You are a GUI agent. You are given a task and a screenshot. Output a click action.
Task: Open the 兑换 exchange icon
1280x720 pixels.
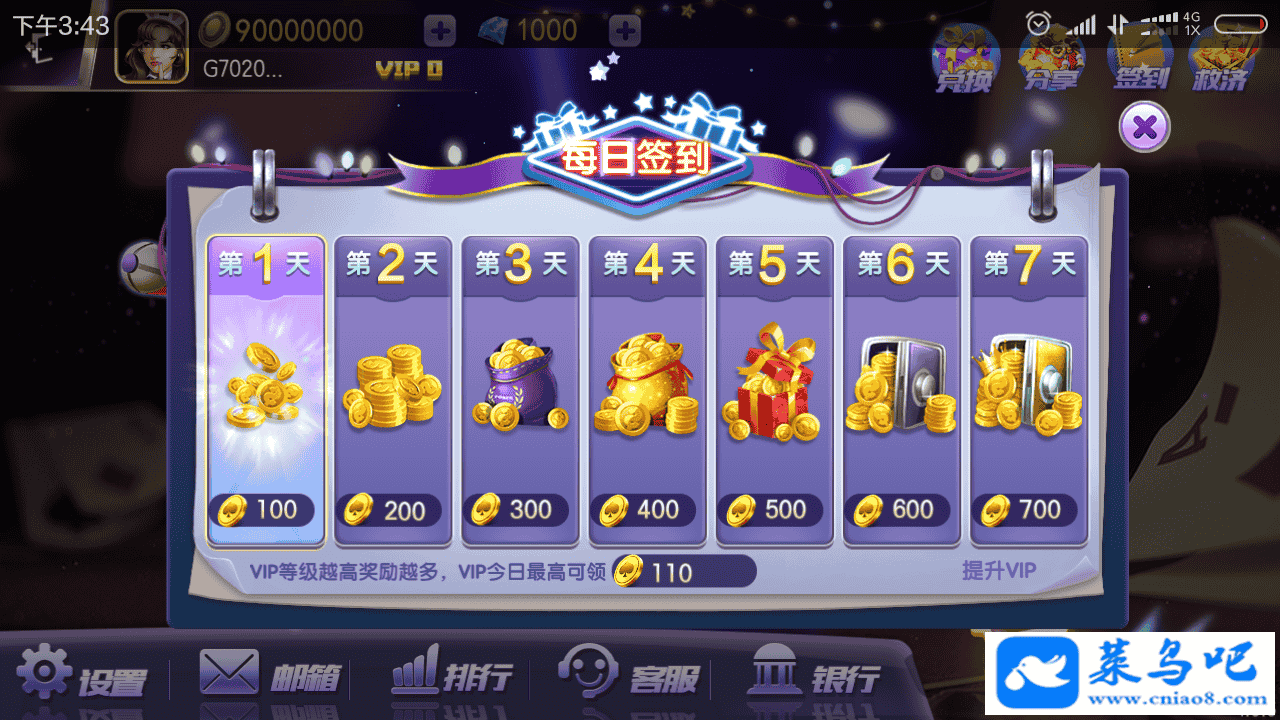pos(965,58)
